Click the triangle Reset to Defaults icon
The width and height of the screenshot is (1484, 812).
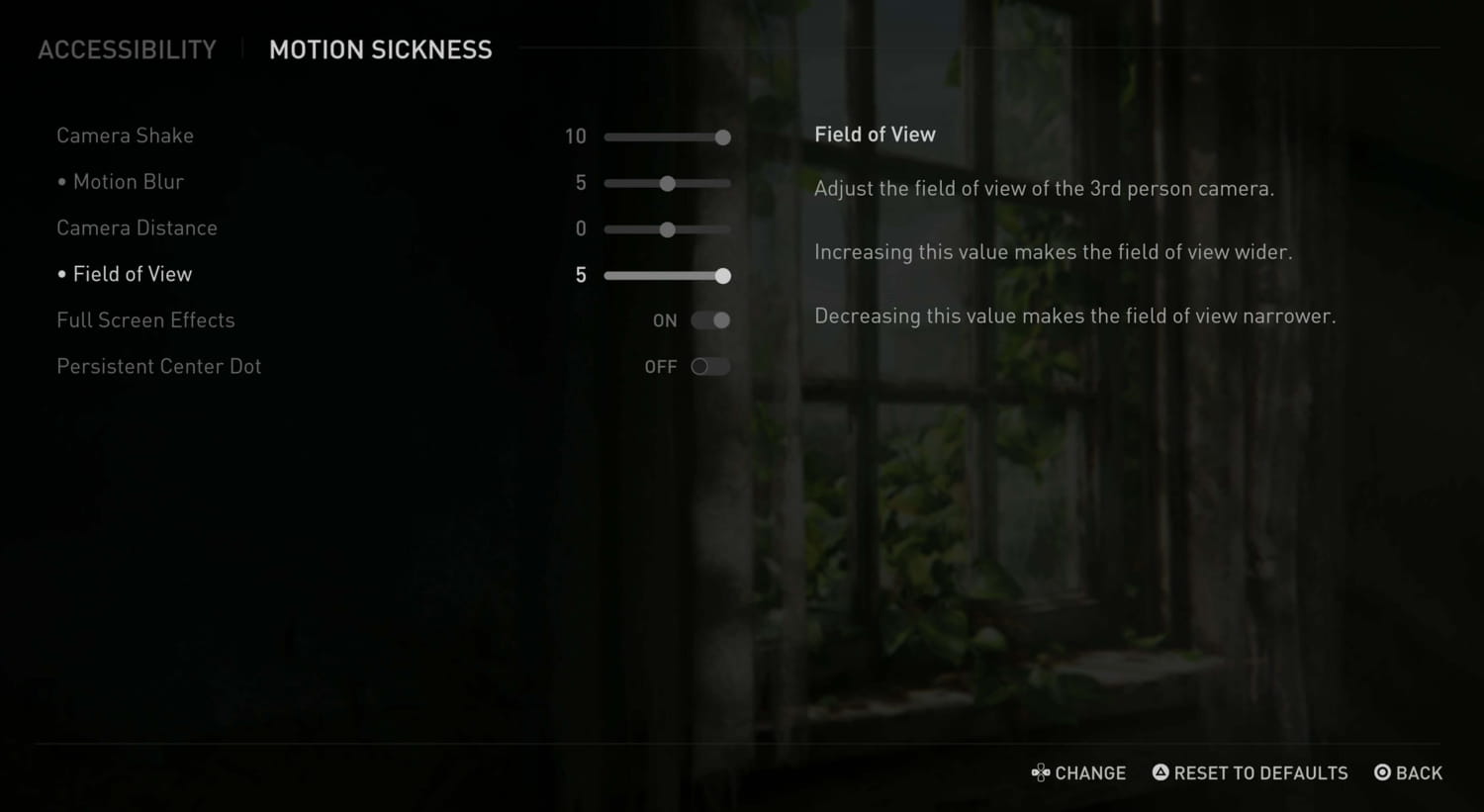pyautogui.click(x=1160, y=772)
